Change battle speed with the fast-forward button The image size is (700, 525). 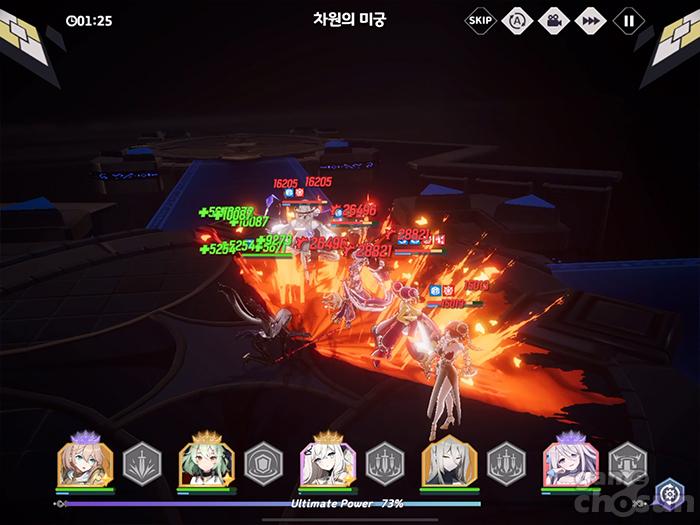pyautogui.click(x=590, y=19)
